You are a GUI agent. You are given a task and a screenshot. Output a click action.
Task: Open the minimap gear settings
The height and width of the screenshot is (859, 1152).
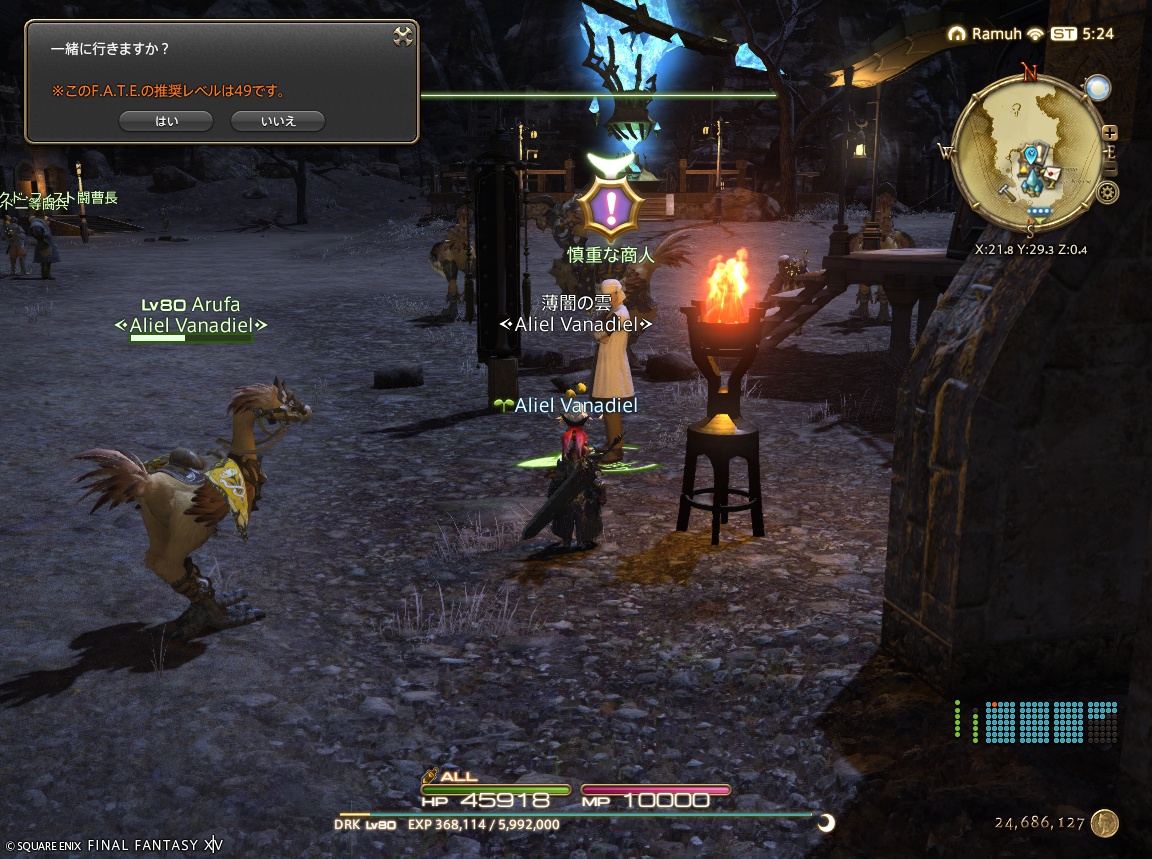click(x=1107, y=193)
